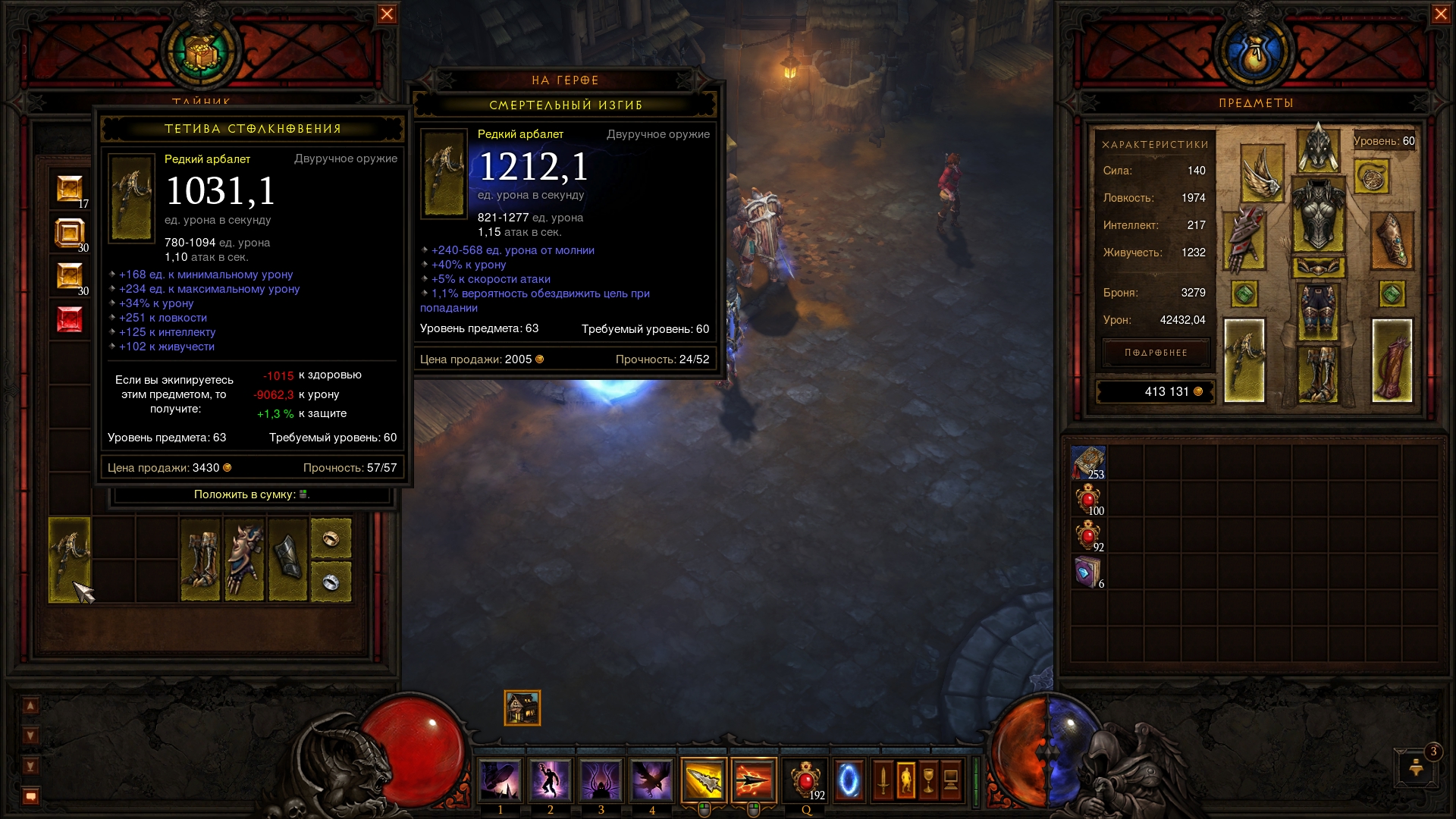Close the inventory panel
1456x819 pixels.
click(x=1441, y=14)
